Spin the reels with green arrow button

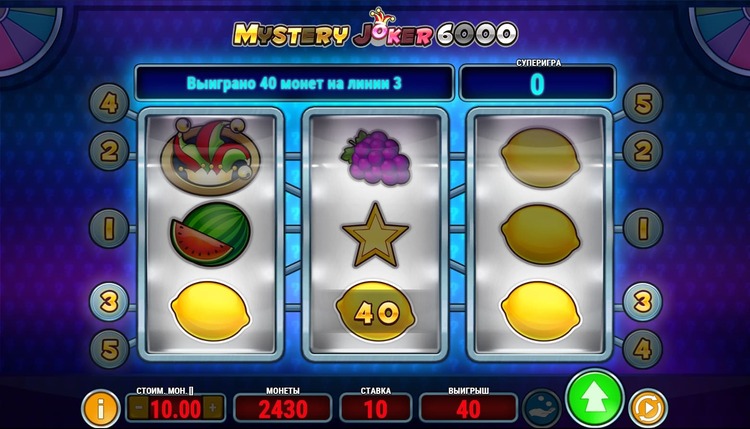(594, 401)
